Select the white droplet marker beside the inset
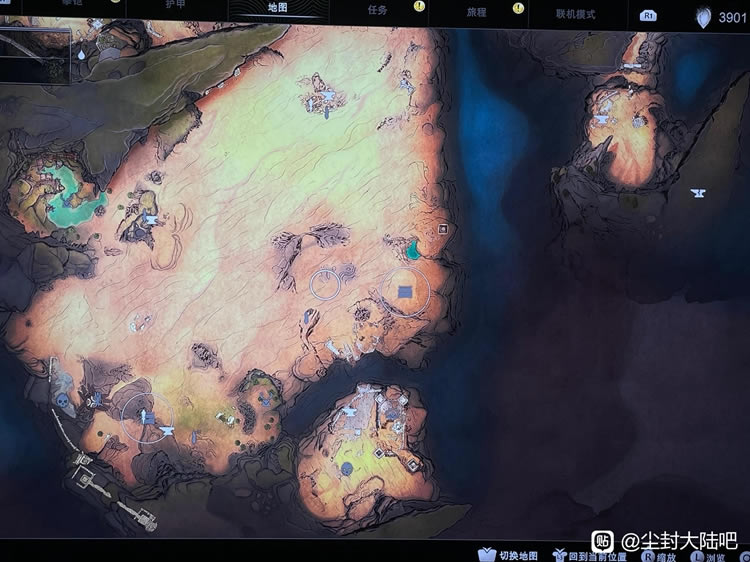Screen dimensions: 750x562 (79, 57)
